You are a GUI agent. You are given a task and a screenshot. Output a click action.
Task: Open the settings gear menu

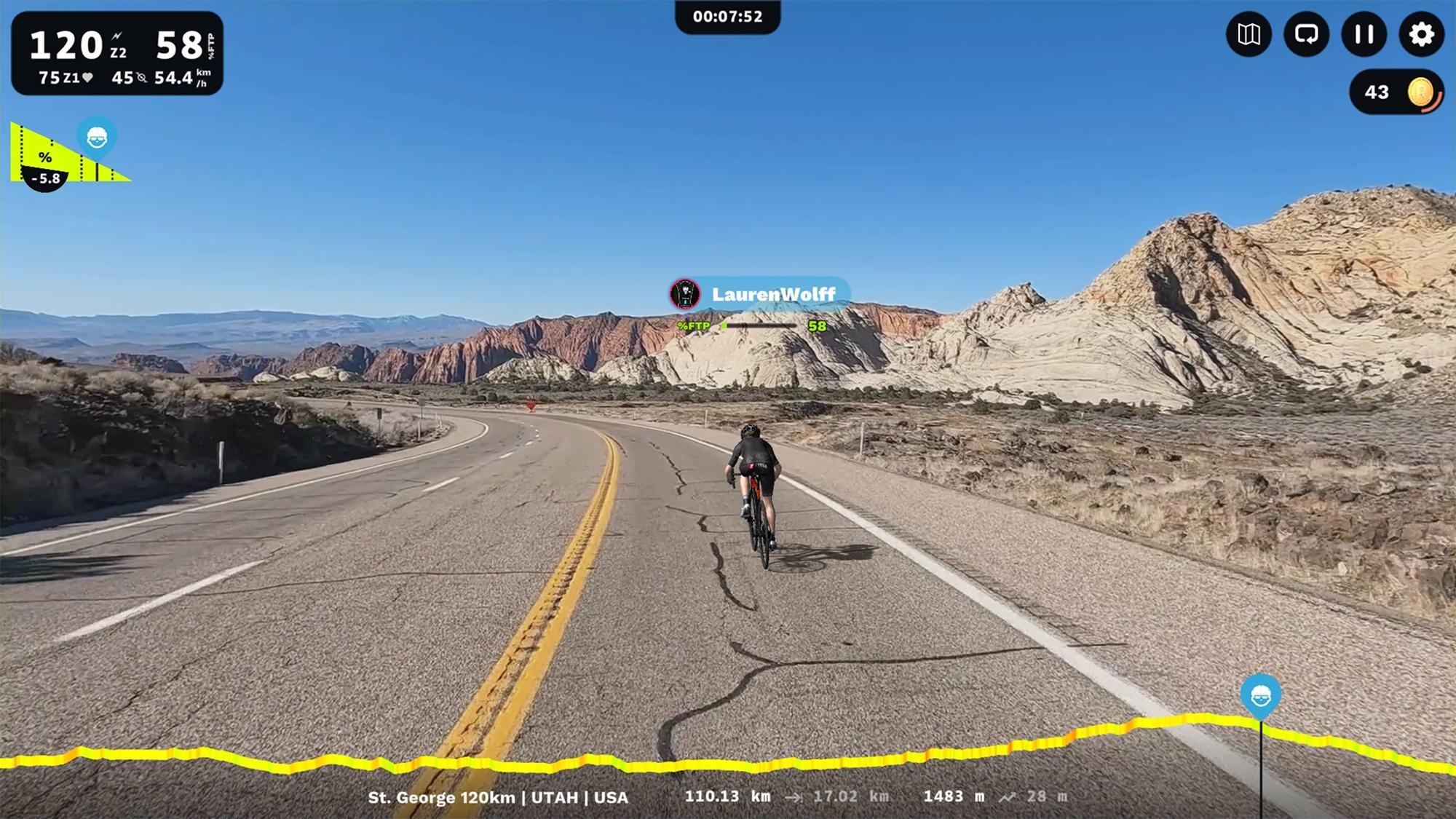[x=1421, y=34]
